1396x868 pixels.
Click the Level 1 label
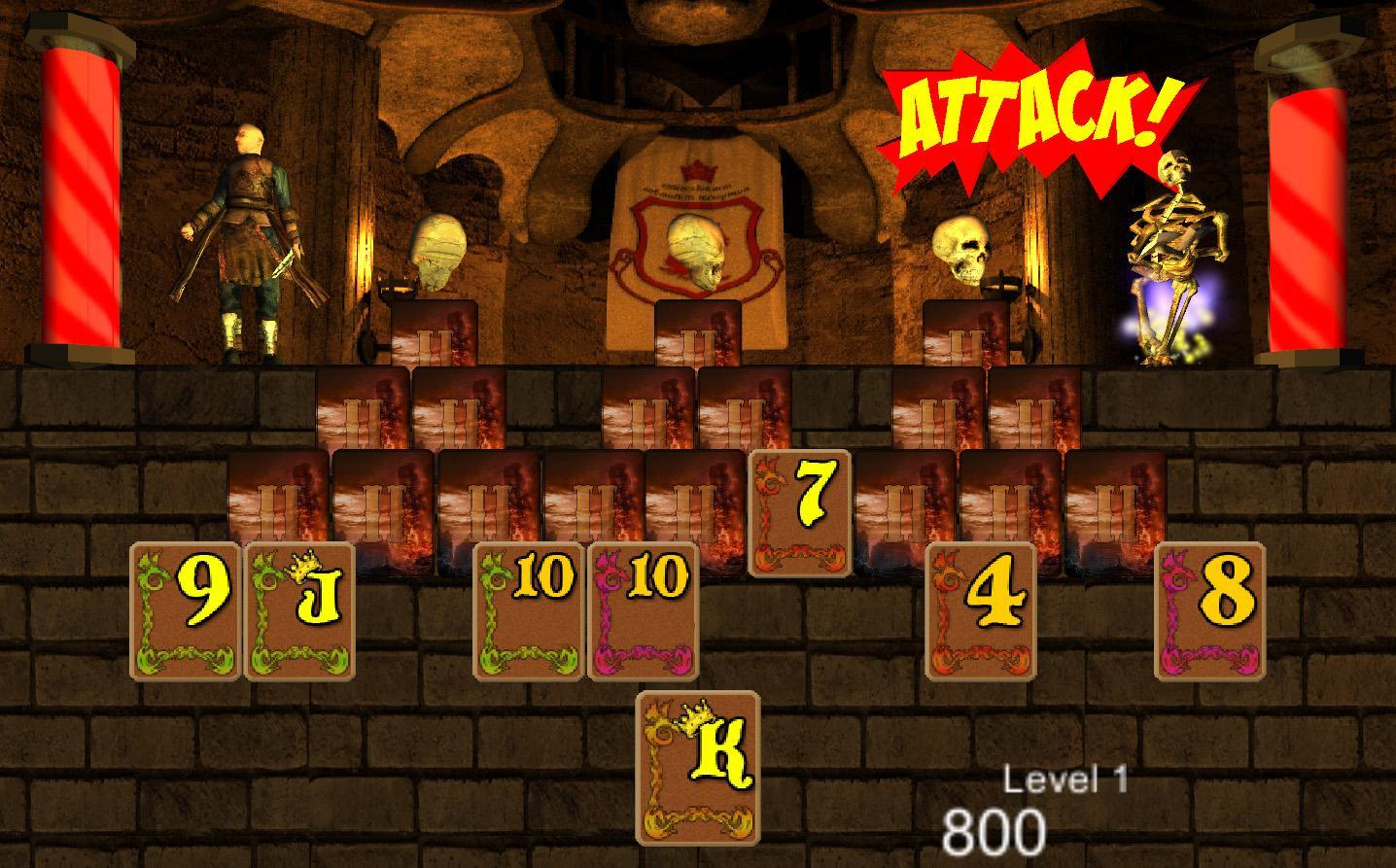(1065, 778)
